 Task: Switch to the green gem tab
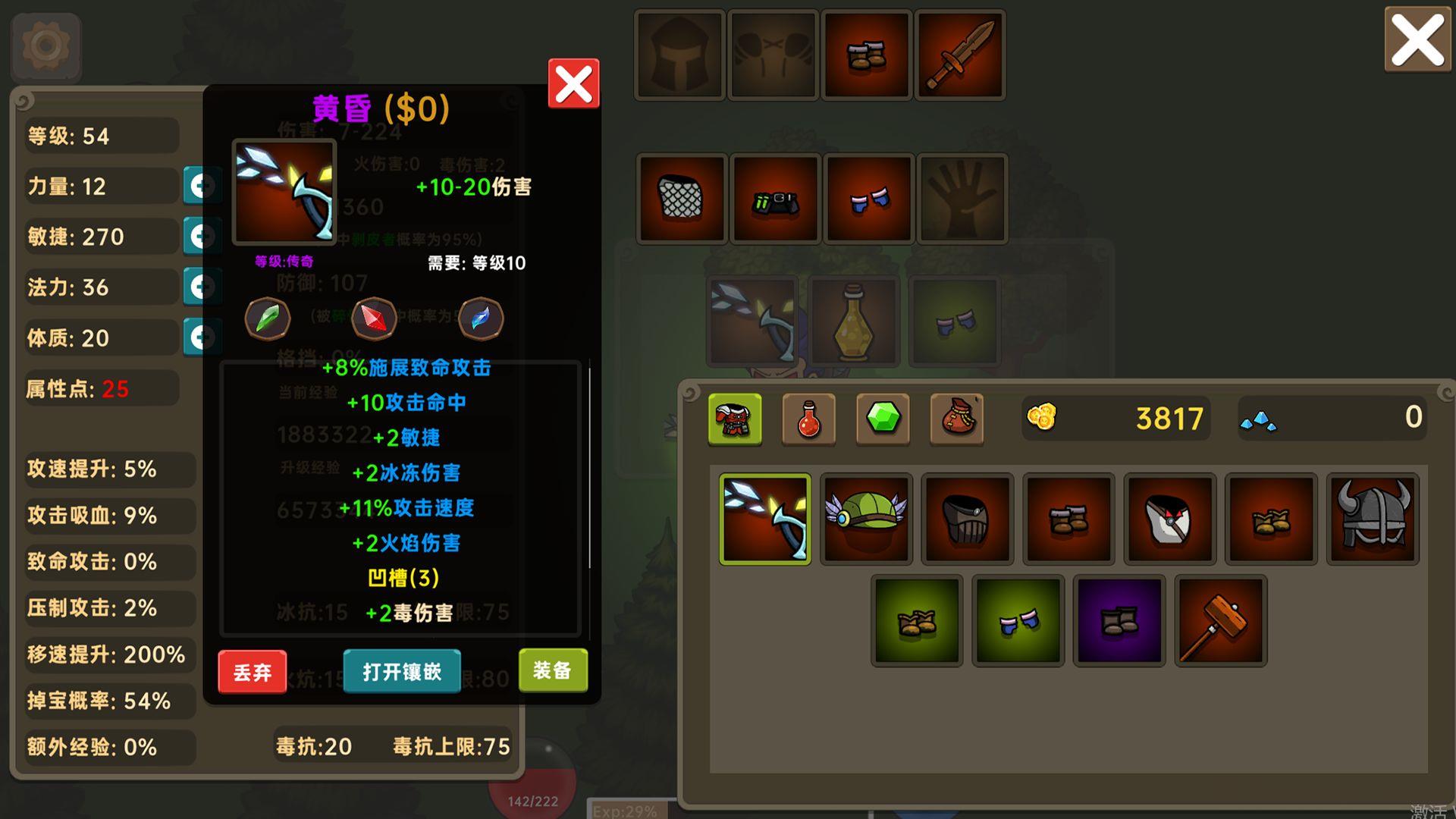tap(883, 419)
